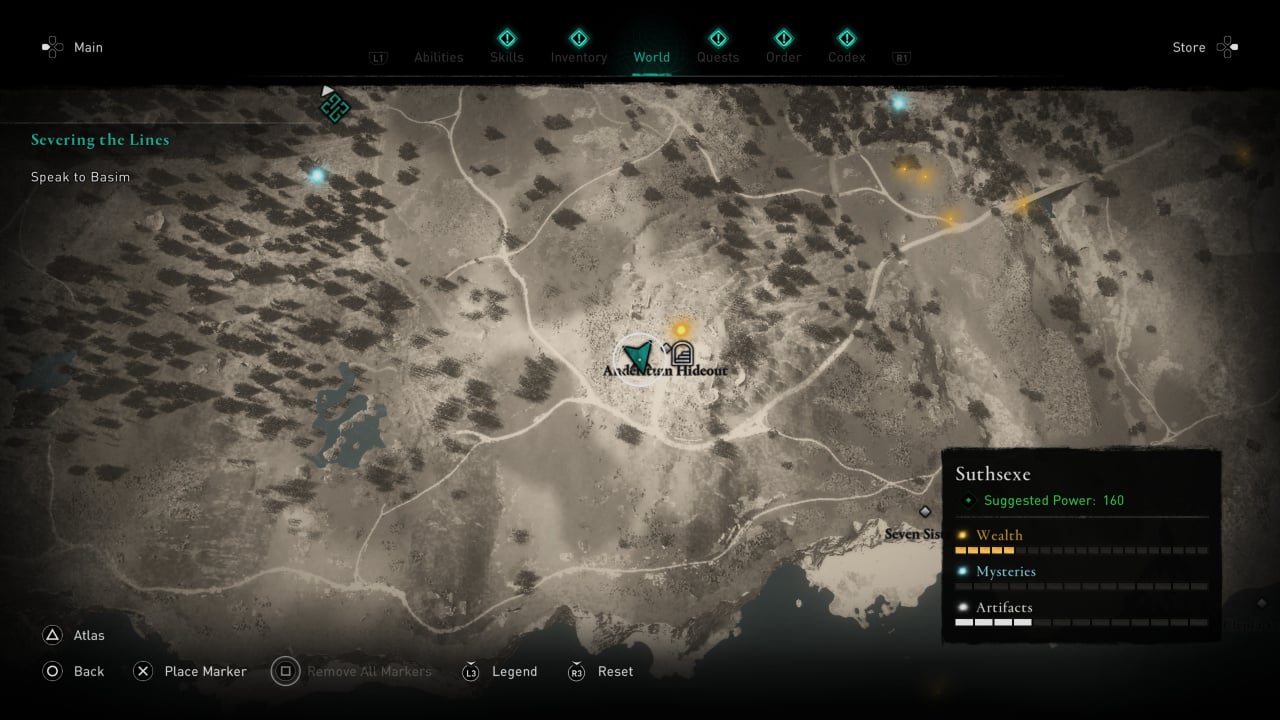The height and width of the screenshot is (720, 1280).
Task: Select the Severing the Lines quest tracker
Action: point(100,140)
